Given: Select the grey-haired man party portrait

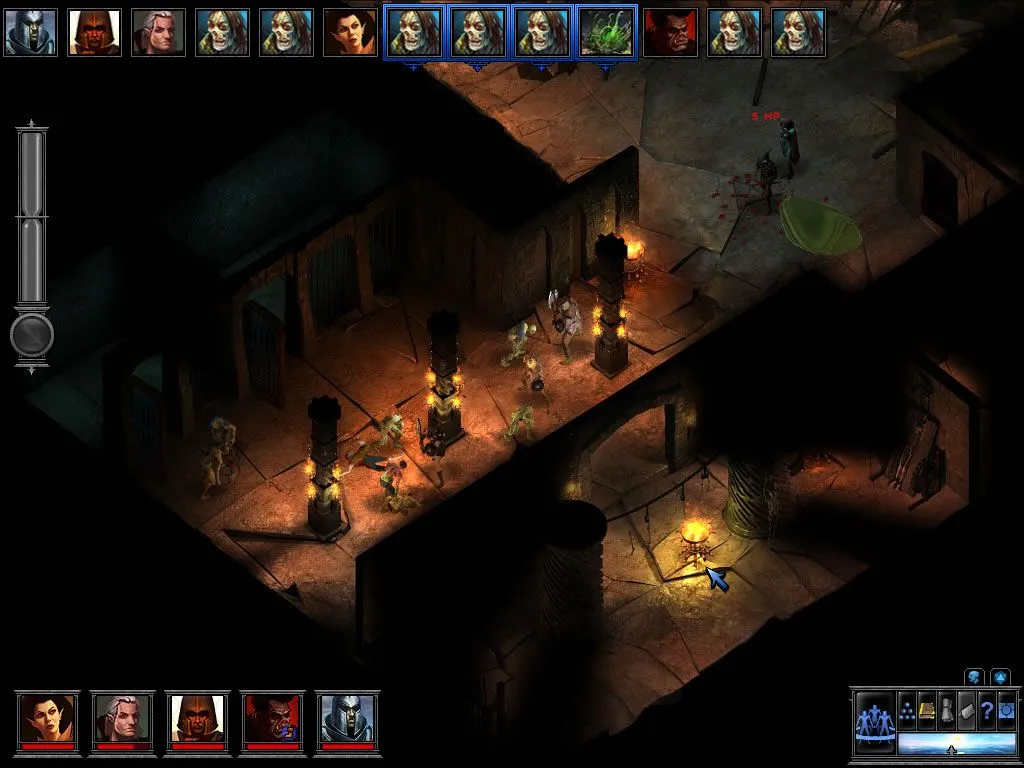Looking at the screenshot, I should click(122, 718).
